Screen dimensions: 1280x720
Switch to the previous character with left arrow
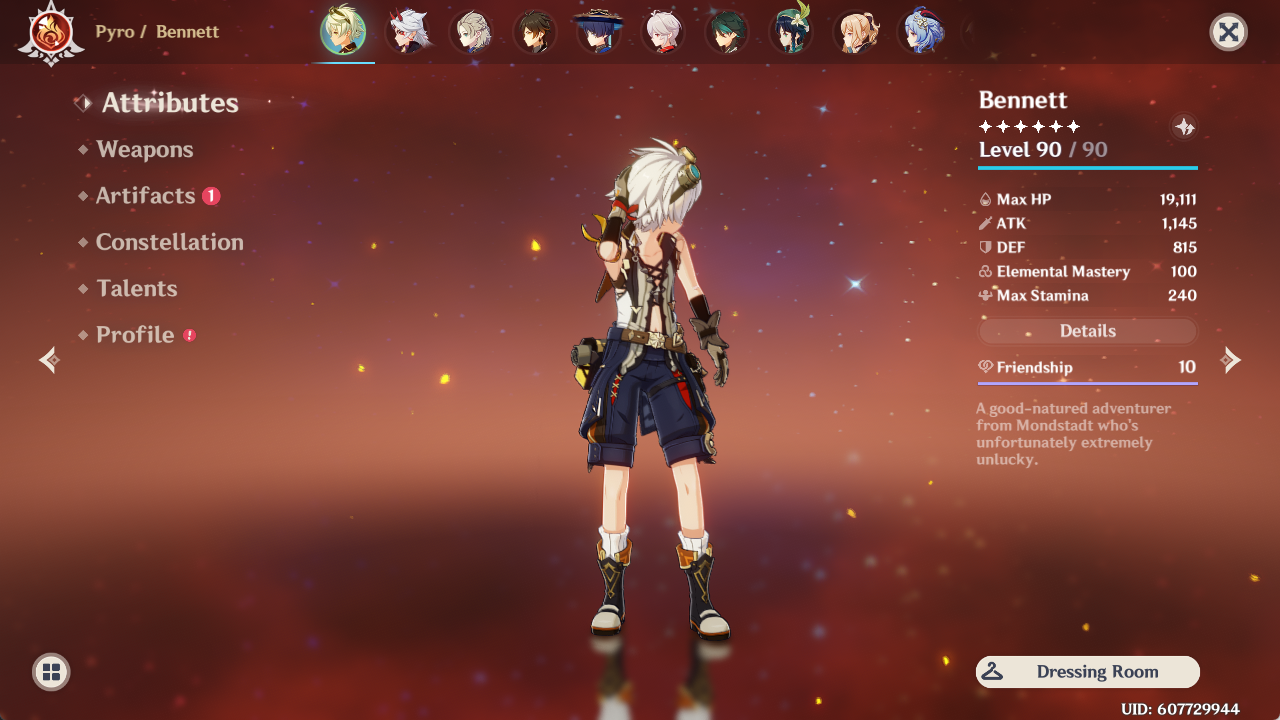(x=48, y=360)
